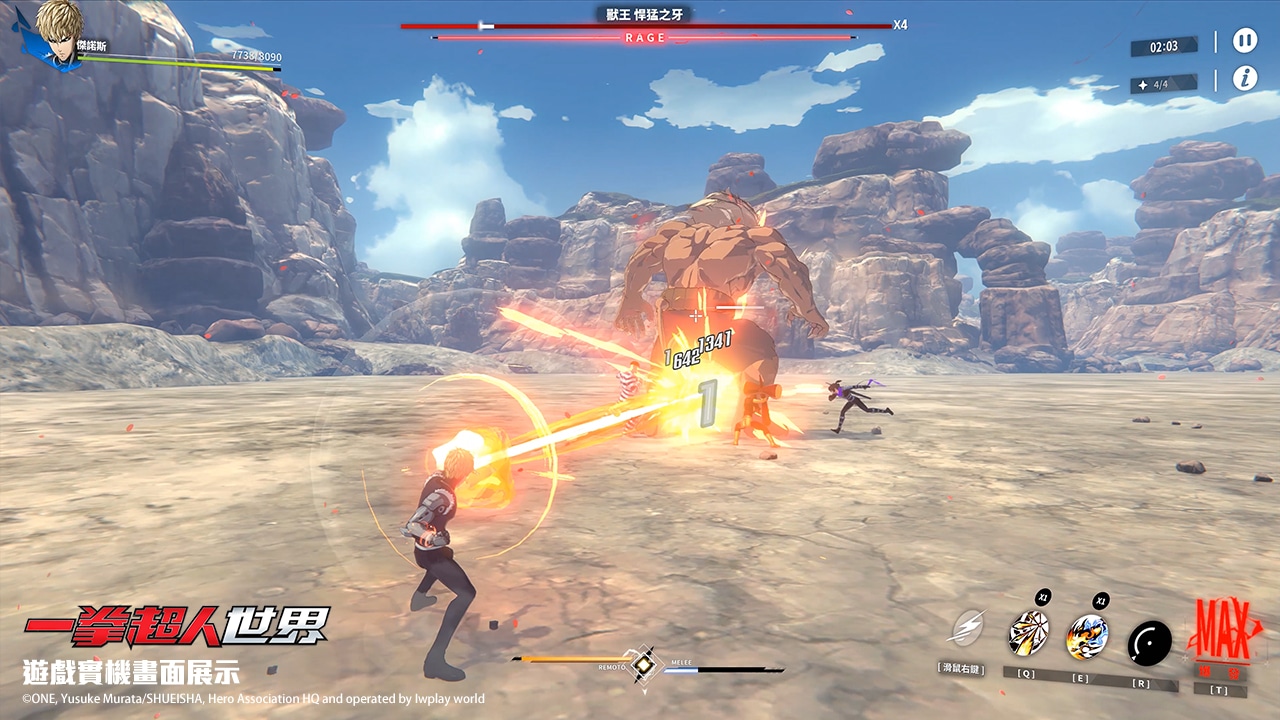Viewport: 1280px width, 720px height.
Task: Select the black circular gauge skill
Action: point(1149,643)
